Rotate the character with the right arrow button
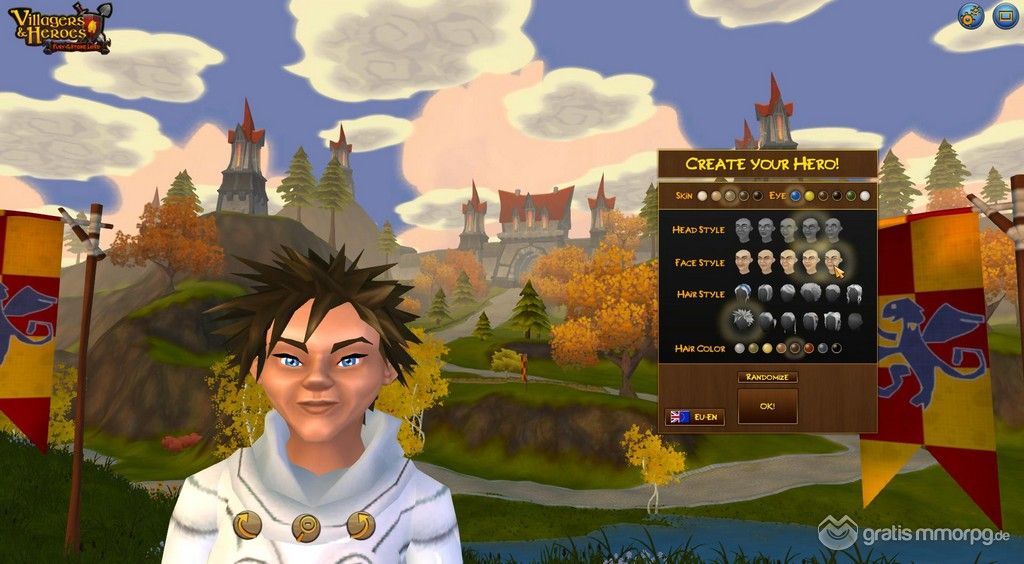This screenshot has height=564, width=1024. pyautogui.click(x=360, y=524)
